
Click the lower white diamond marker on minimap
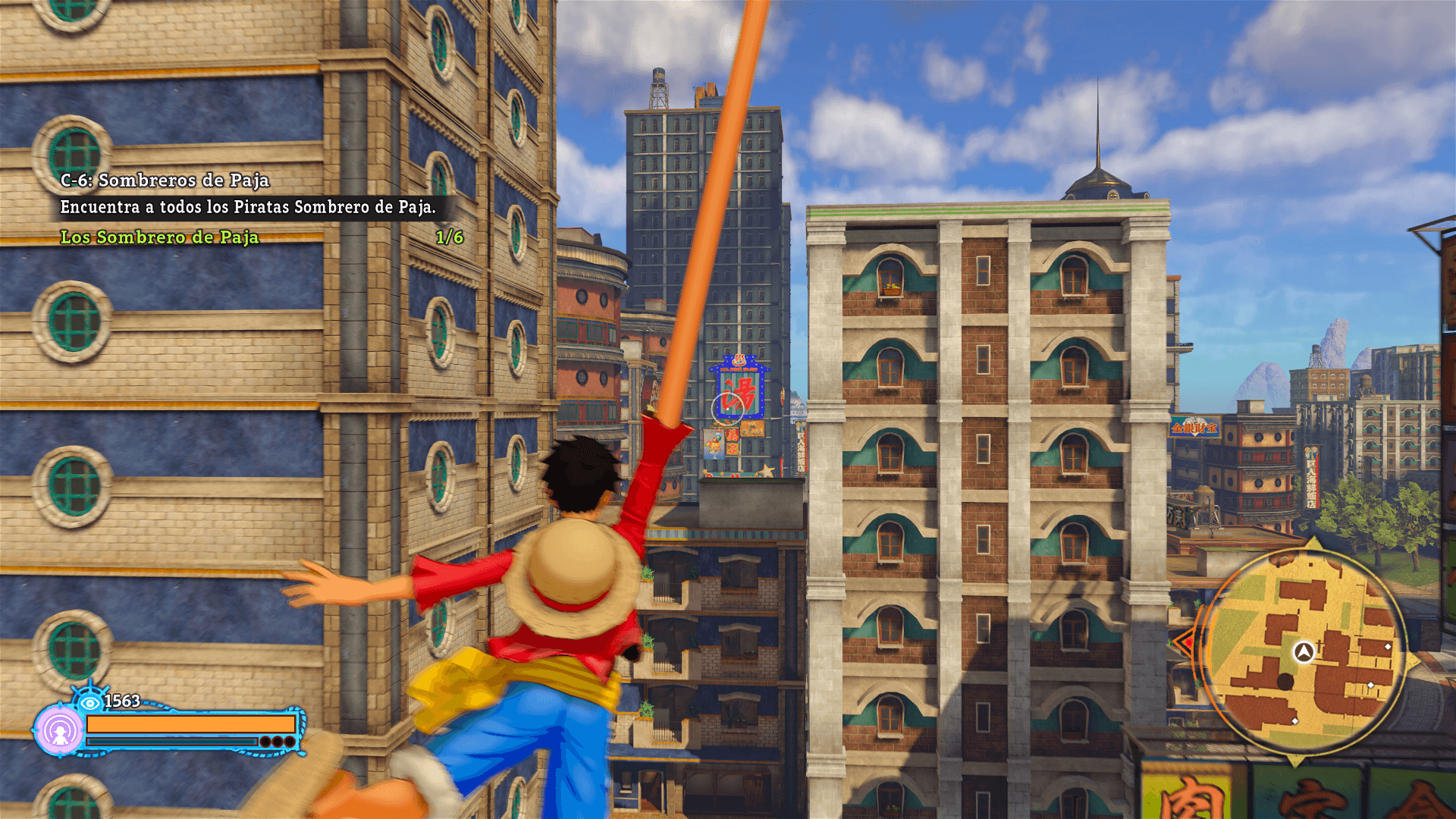point(1295,721)
